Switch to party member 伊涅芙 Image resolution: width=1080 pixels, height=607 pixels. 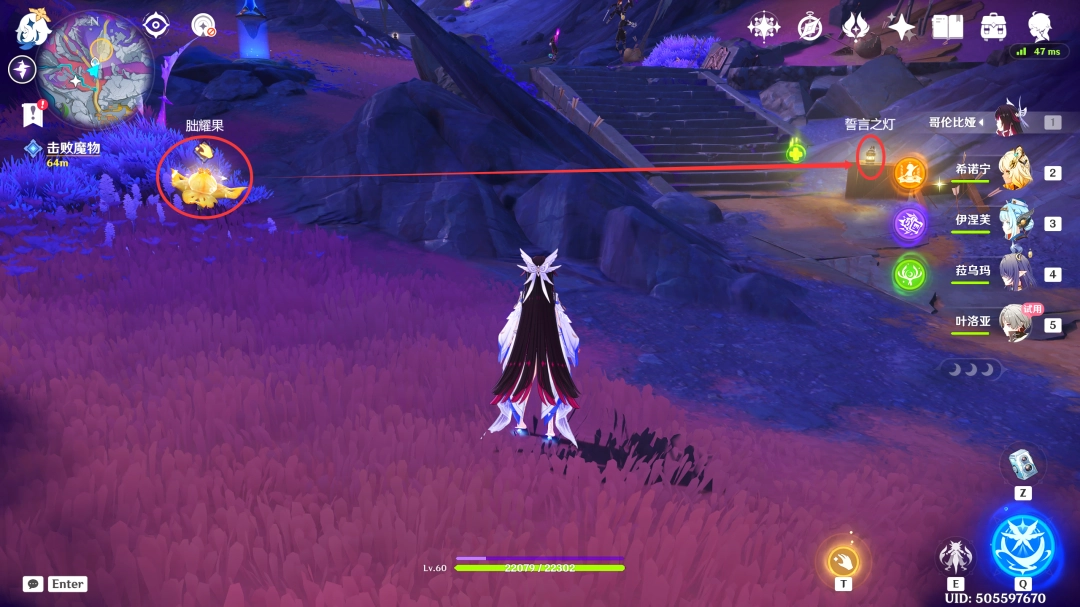[x=1012, y=222]
